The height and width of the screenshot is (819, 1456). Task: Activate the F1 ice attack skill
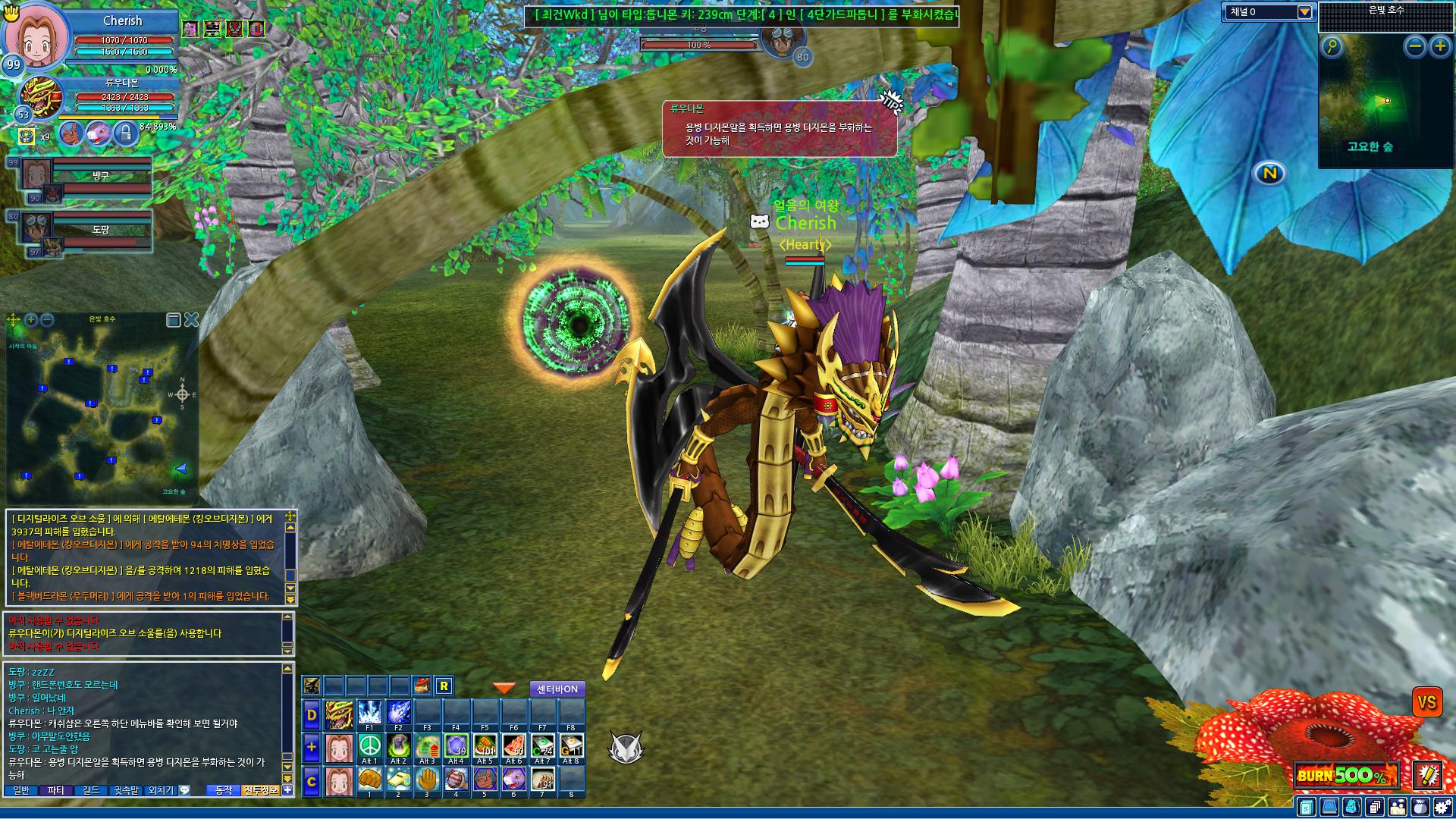pos(369,714)
